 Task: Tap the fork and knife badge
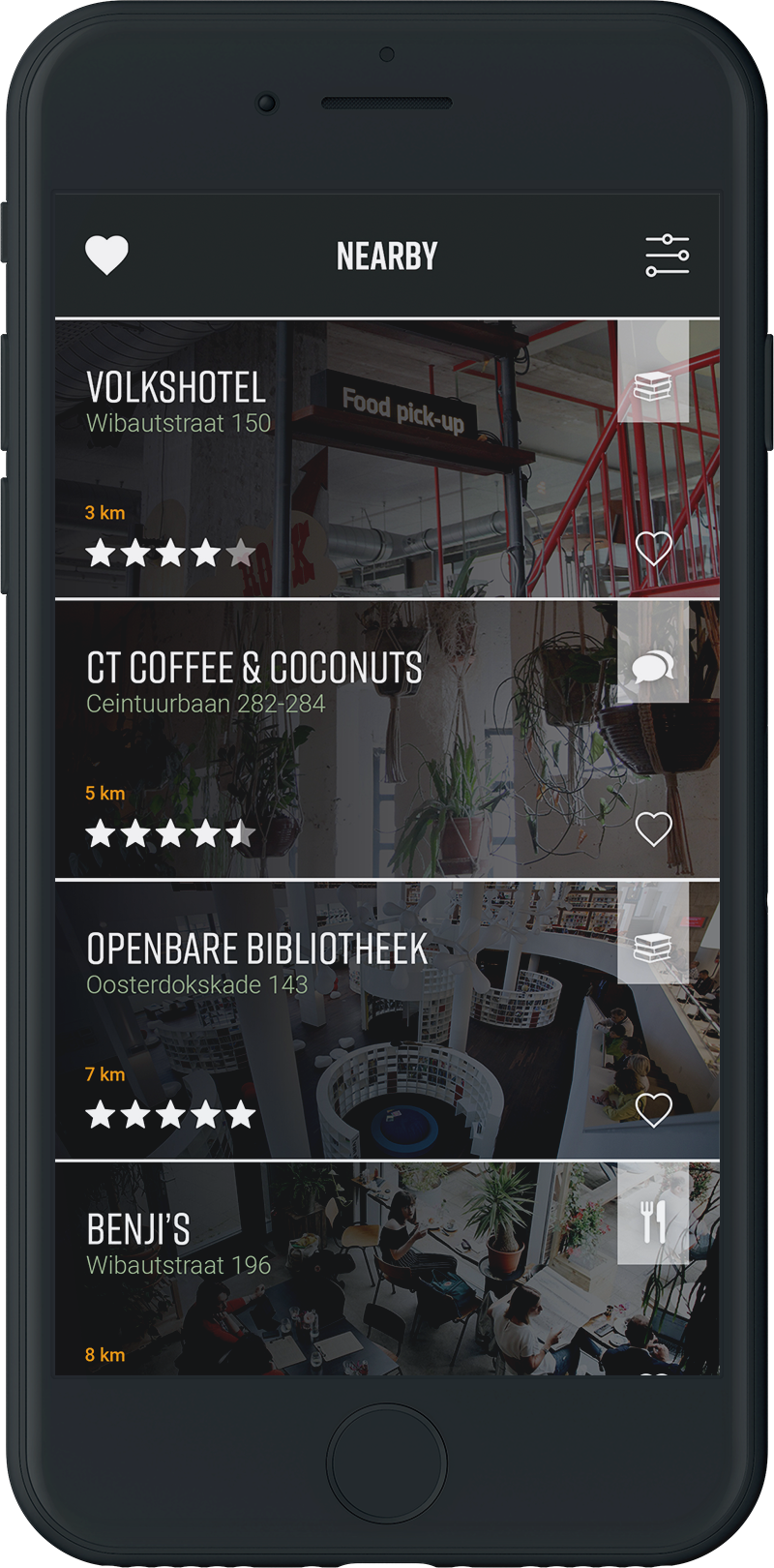coord(653,1223)
